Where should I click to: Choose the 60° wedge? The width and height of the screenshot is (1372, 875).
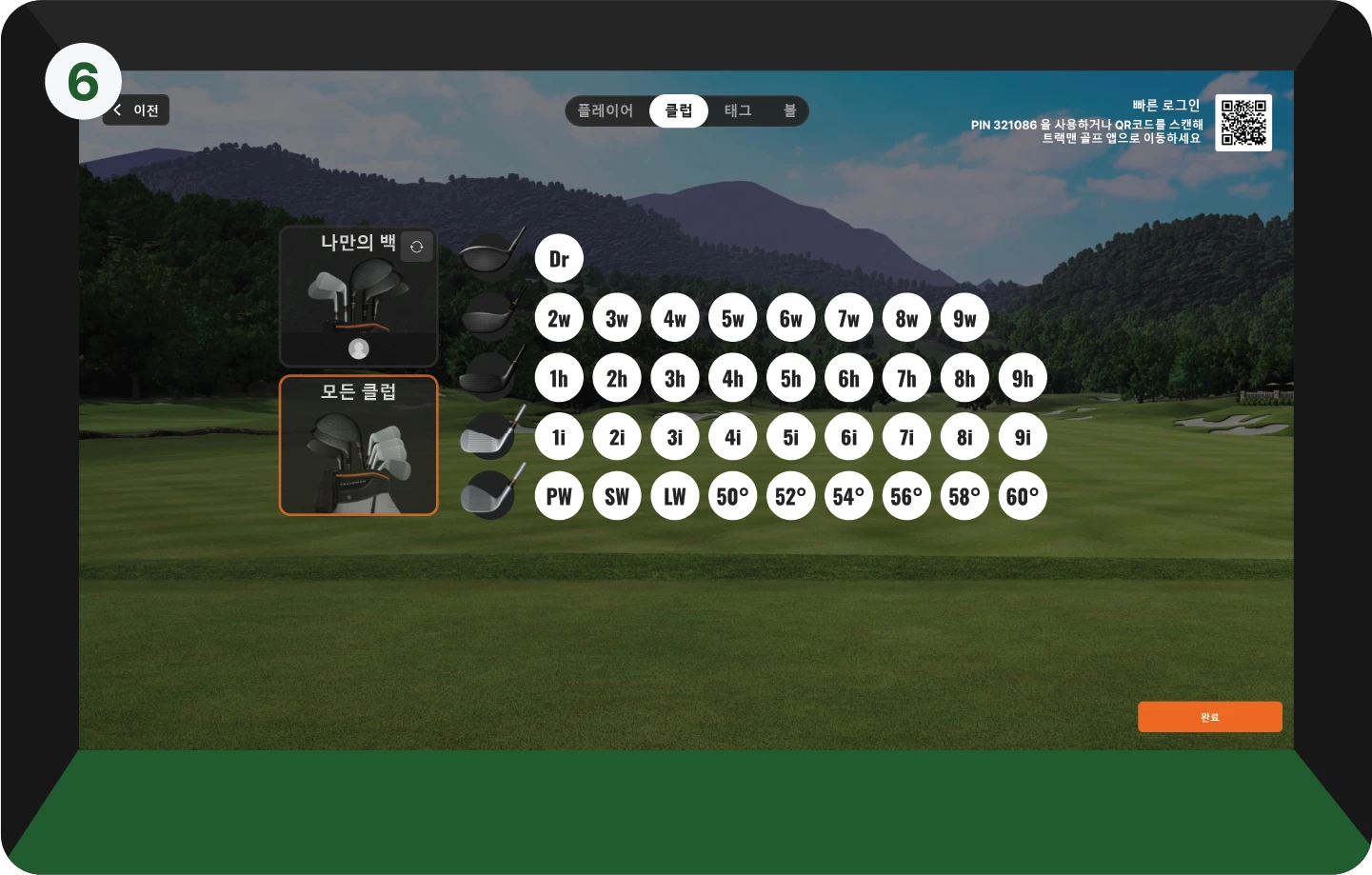point(1023,496)
